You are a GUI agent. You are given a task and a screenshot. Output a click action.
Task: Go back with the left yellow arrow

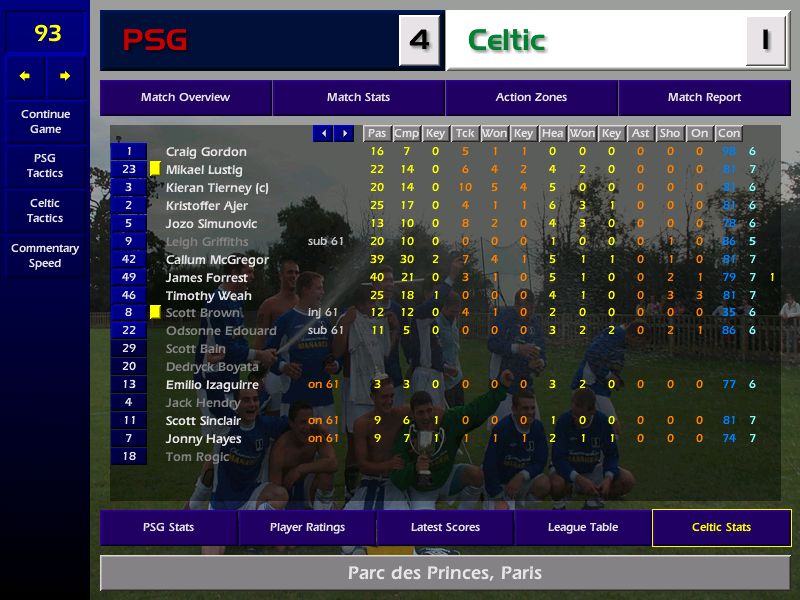click(x=25, y=76)
